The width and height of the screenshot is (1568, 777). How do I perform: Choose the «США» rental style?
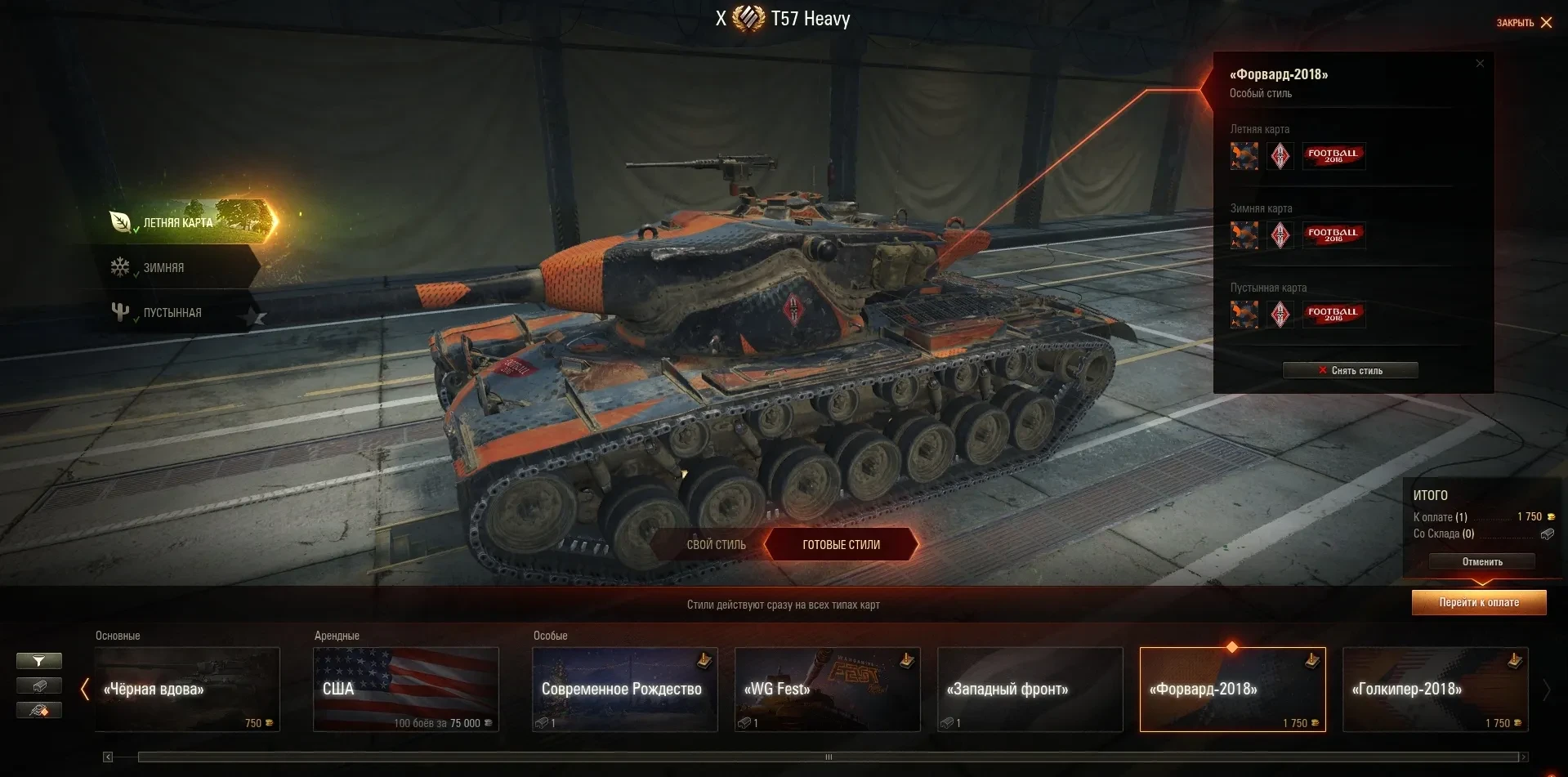(x=405, y=690)
